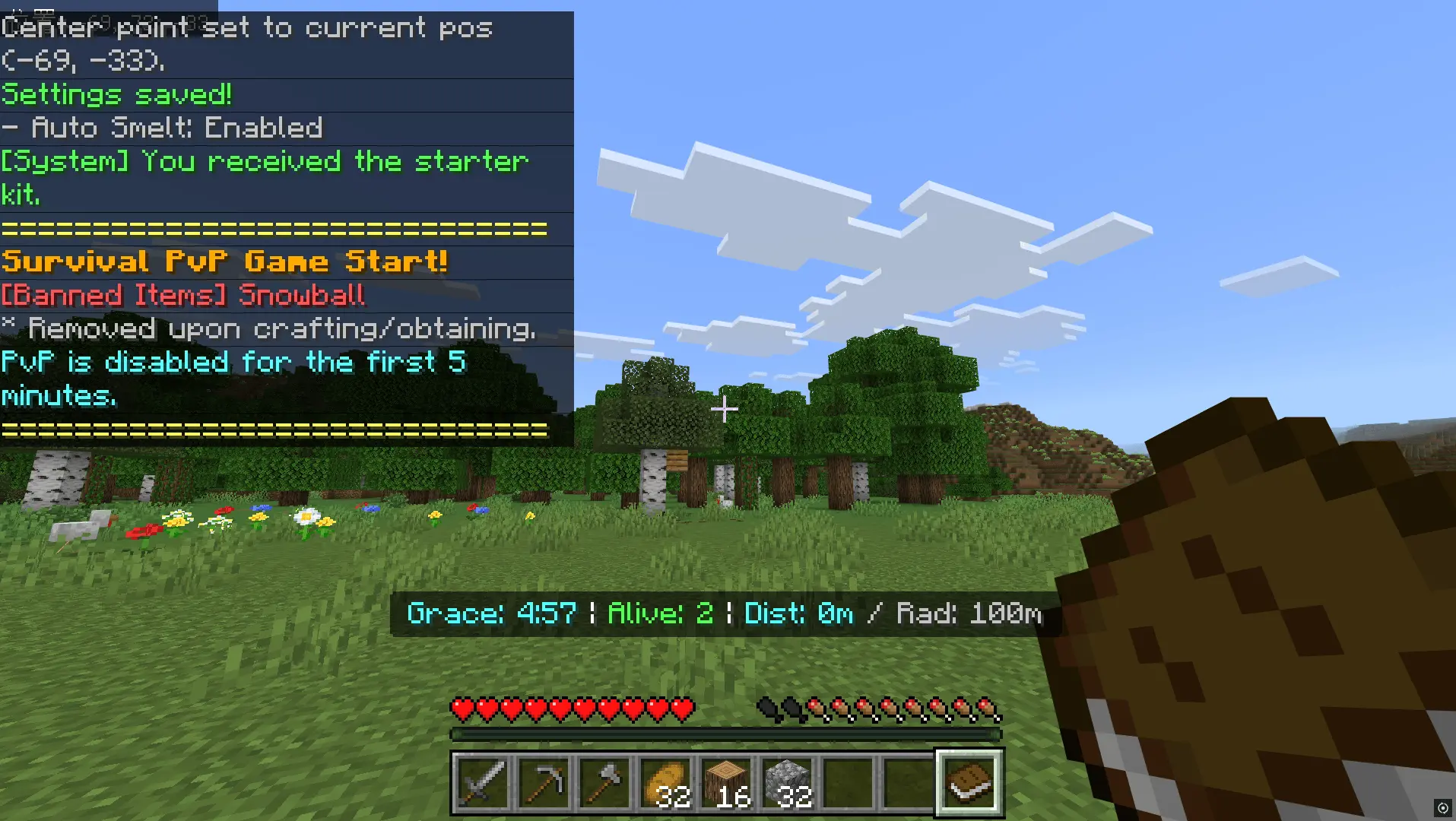Pick the oak log stack of 16

click(725, 783)
